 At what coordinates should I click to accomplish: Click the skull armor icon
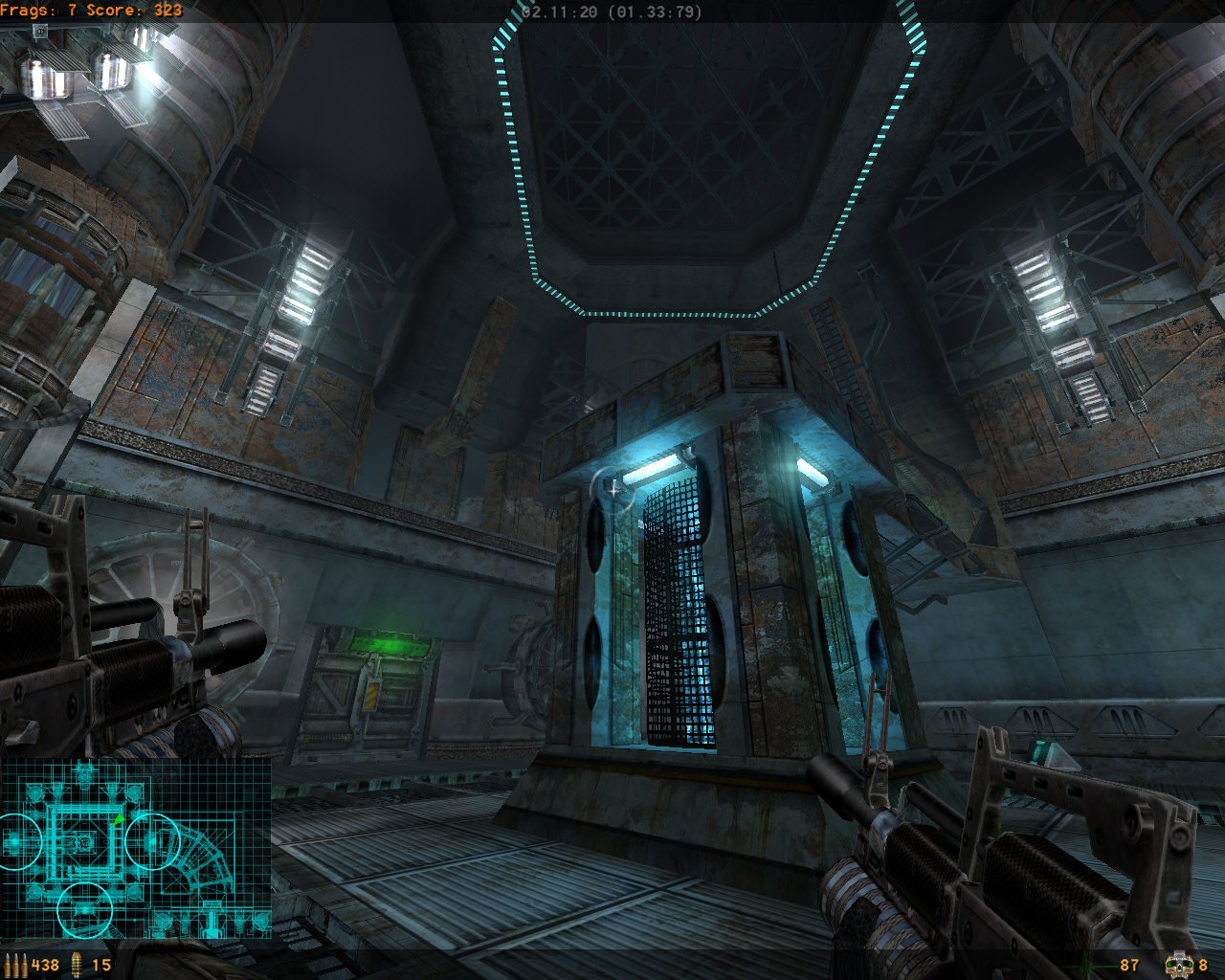pyautogui.click(x=1180, y=965)
